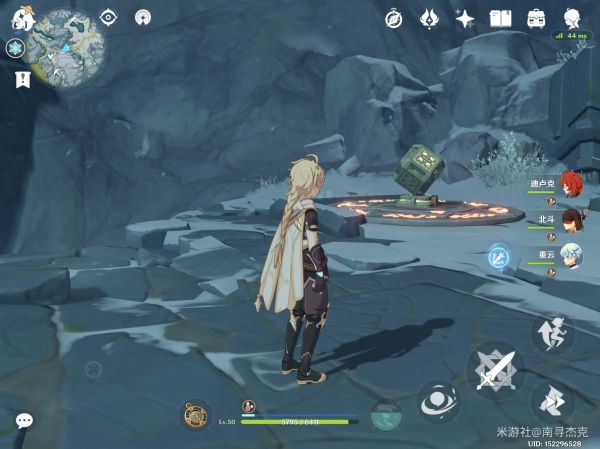Open the Wish menu icon
600x449 pixels.
coord(430,18)
